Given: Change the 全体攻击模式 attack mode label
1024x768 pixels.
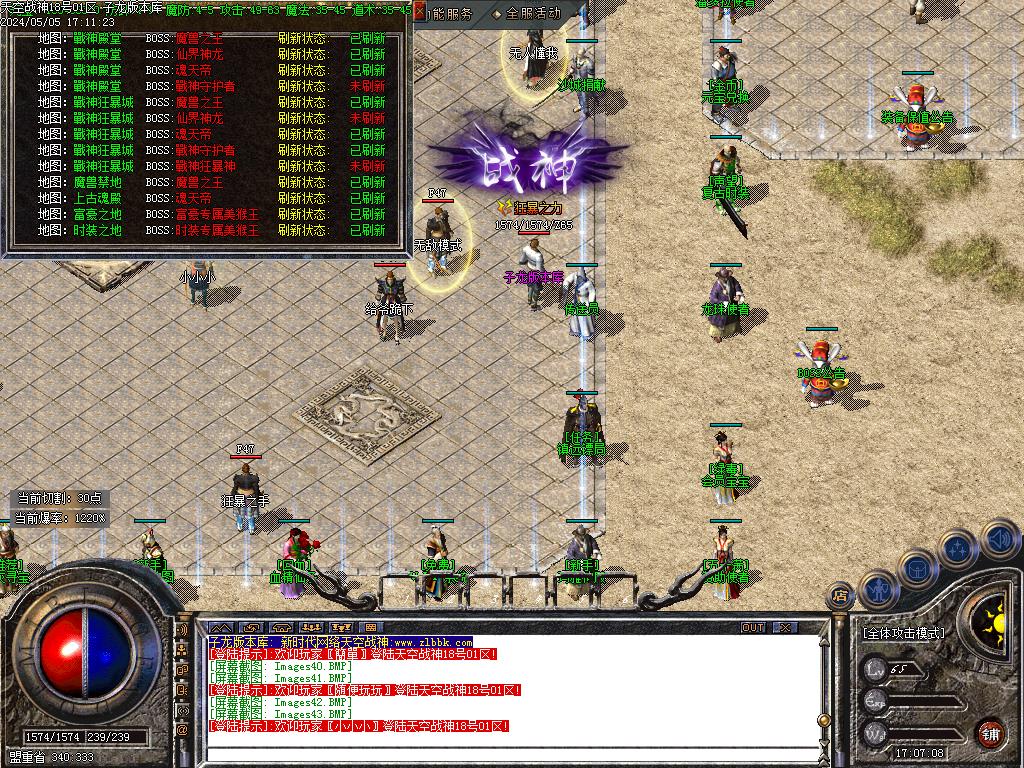Looking at the screenshot, I should pos(903,633).
